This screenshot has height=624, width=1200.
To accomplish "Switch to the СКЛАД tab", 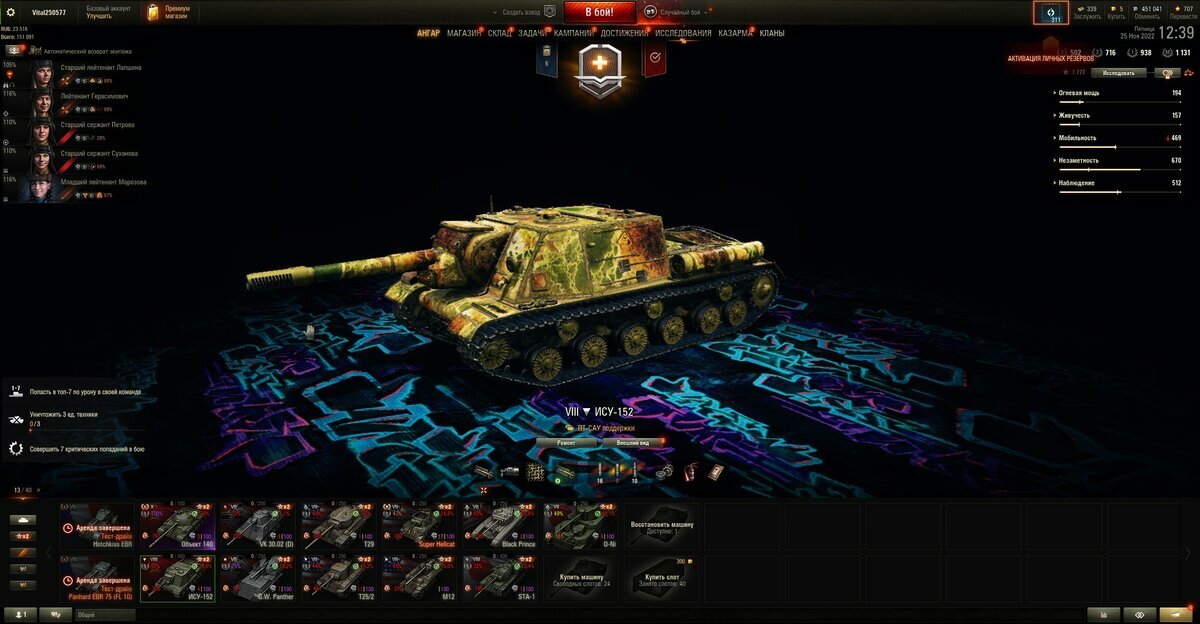I will click(499, 33).
